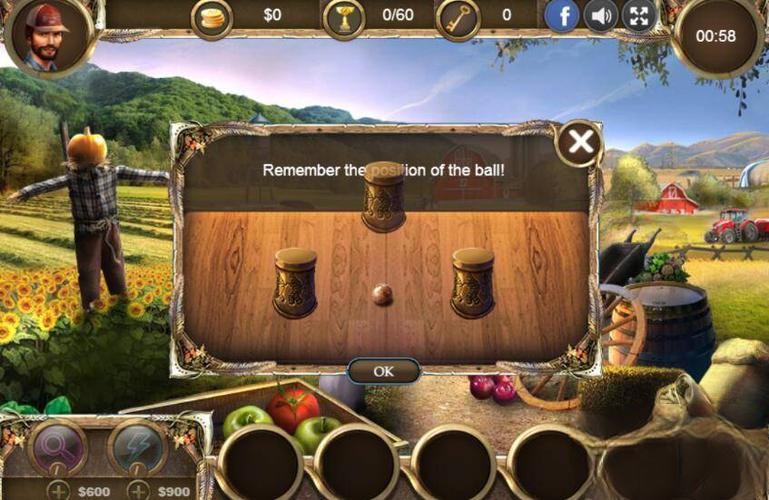The image size is (769, 500).
Task: Buy a lightning power-up for $900
Action: click(140, 490)
